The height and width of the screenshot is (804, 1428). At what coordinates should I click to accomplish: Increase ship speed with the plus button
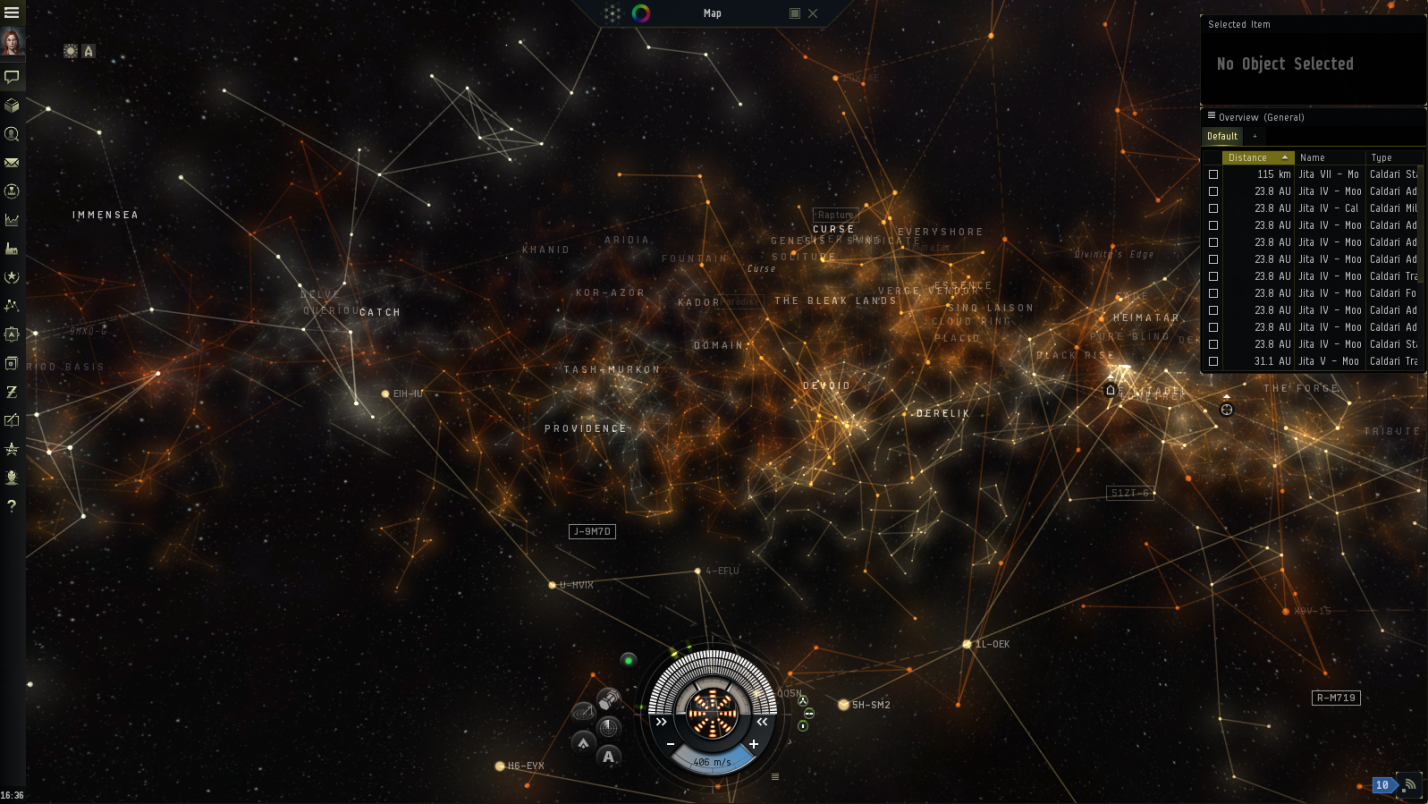(753, 744)
